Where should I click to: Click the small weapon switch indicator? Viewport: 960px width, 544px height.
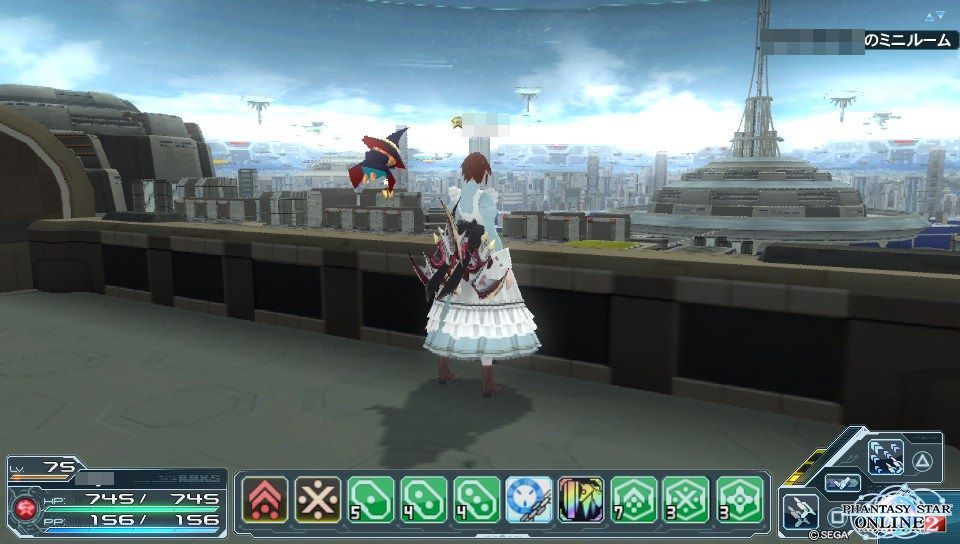click(842, 483)
